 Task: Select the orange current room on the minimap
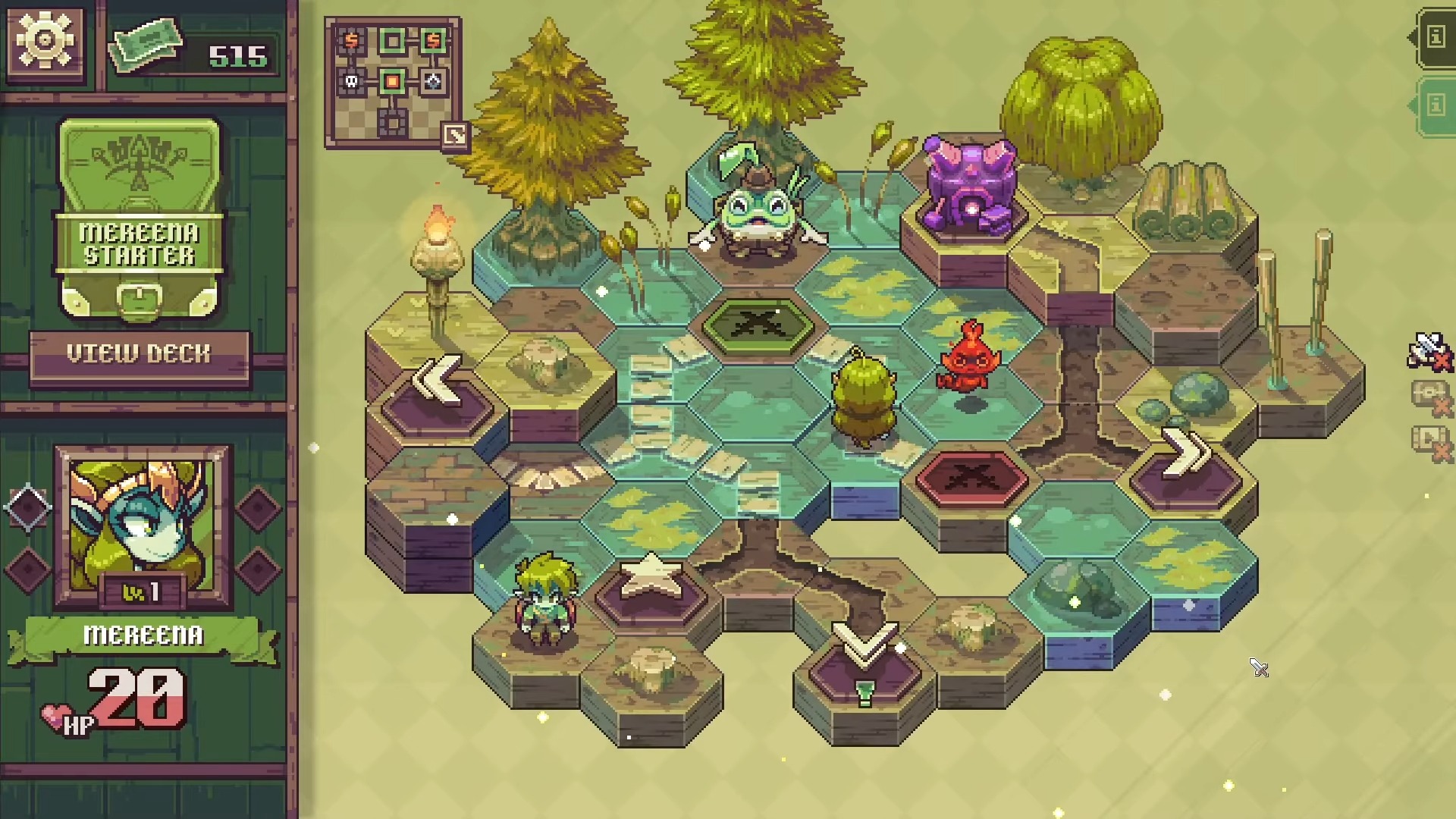pyautogui.click(x=392, y=81)
